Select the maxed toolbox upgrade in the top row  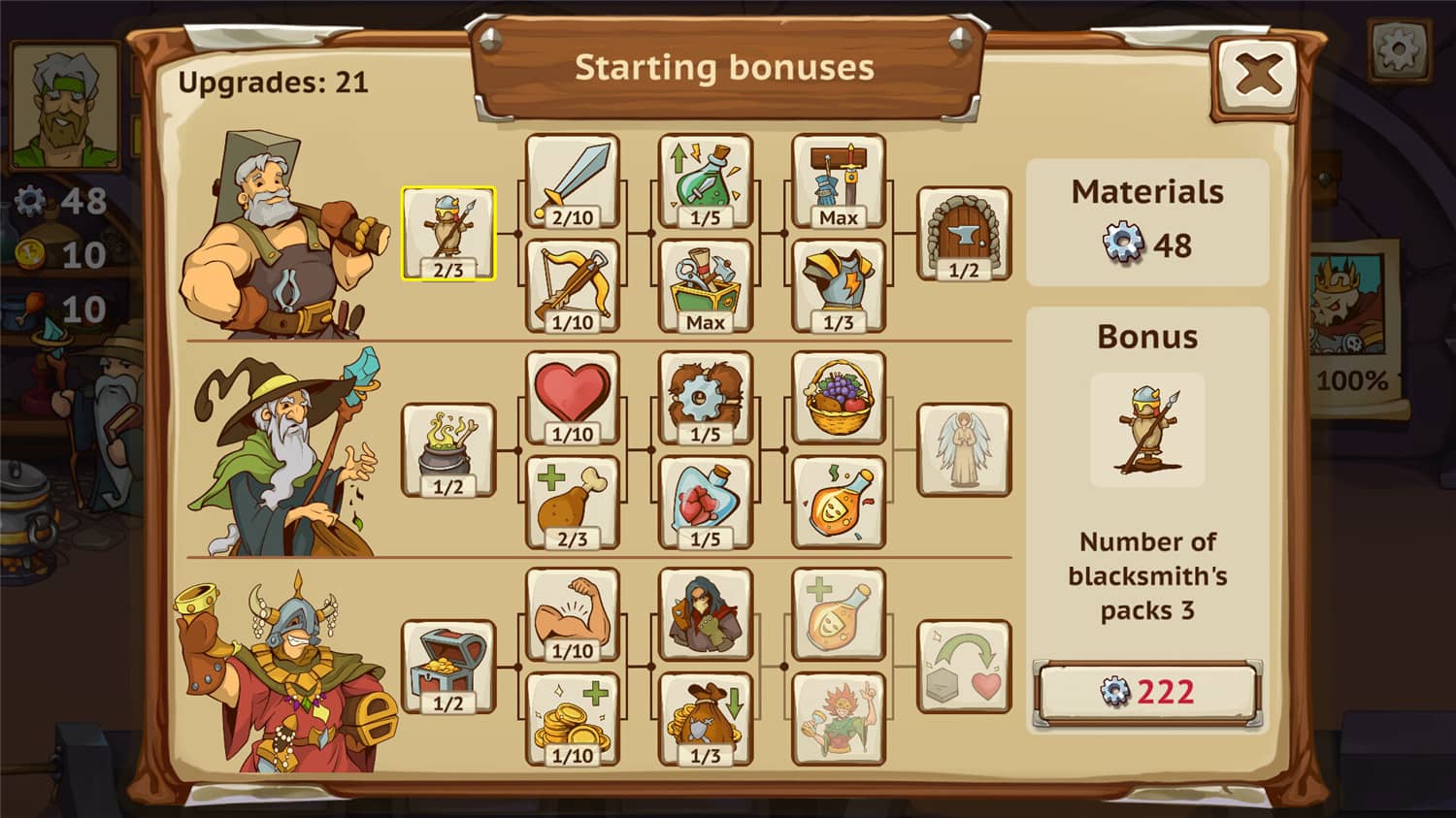click(706, 284)
